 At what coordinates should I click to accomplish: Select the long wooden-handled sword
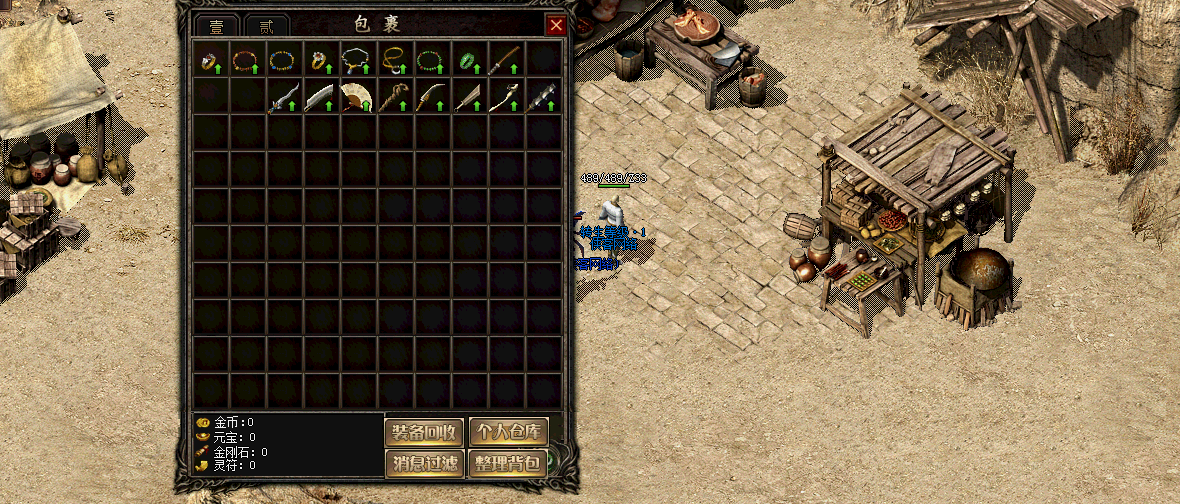(505, 59)
